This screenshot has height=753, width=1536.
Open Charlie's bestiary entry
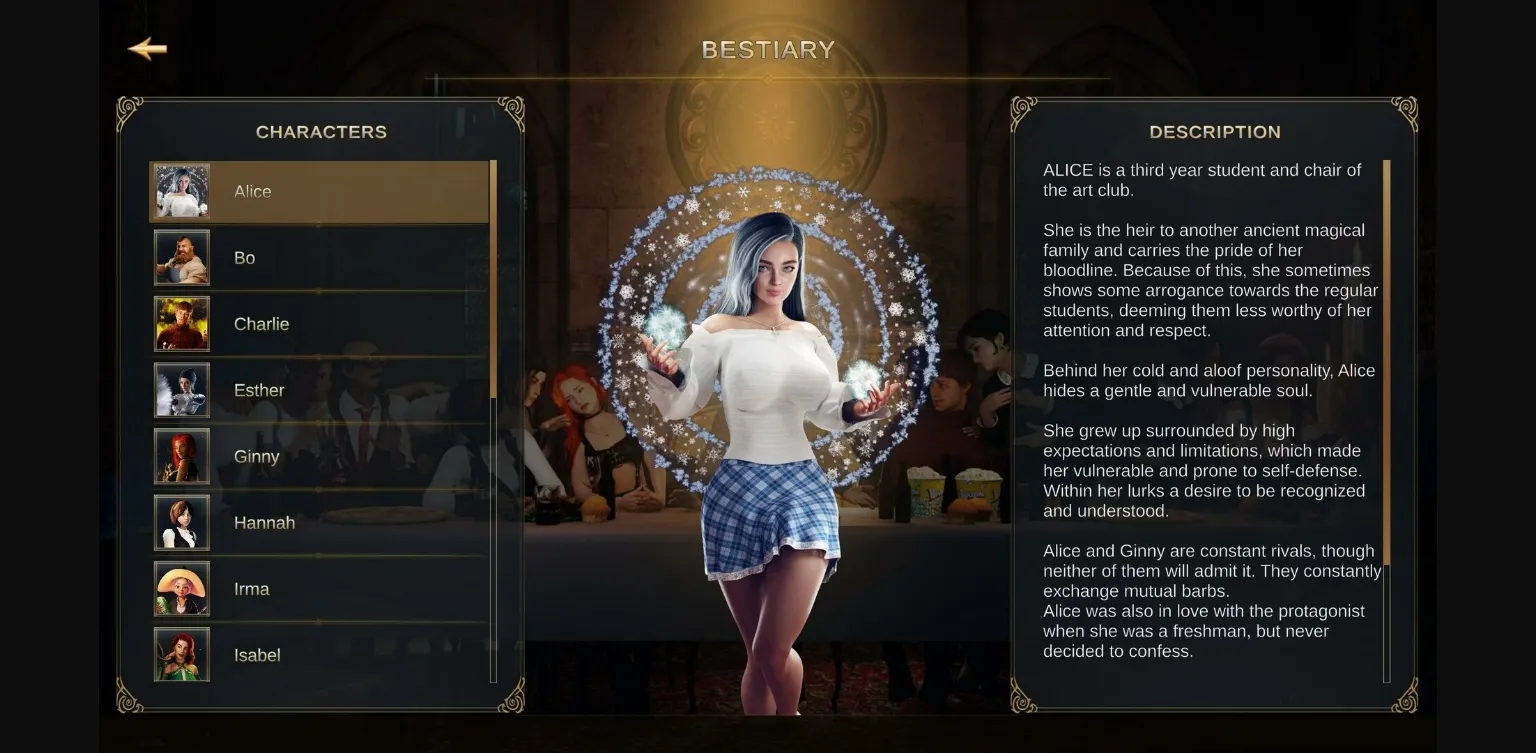click(x=318, y=324)
